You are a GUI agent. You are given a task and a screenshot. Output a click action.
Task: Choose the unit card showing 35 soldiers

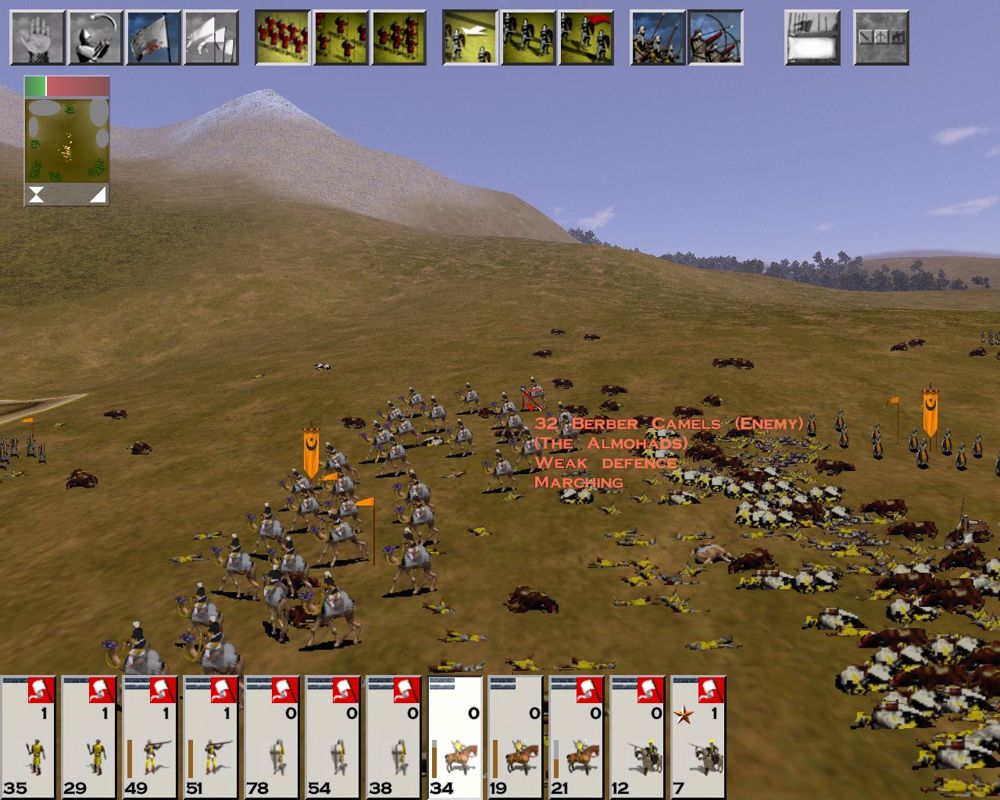pos(28,737)
